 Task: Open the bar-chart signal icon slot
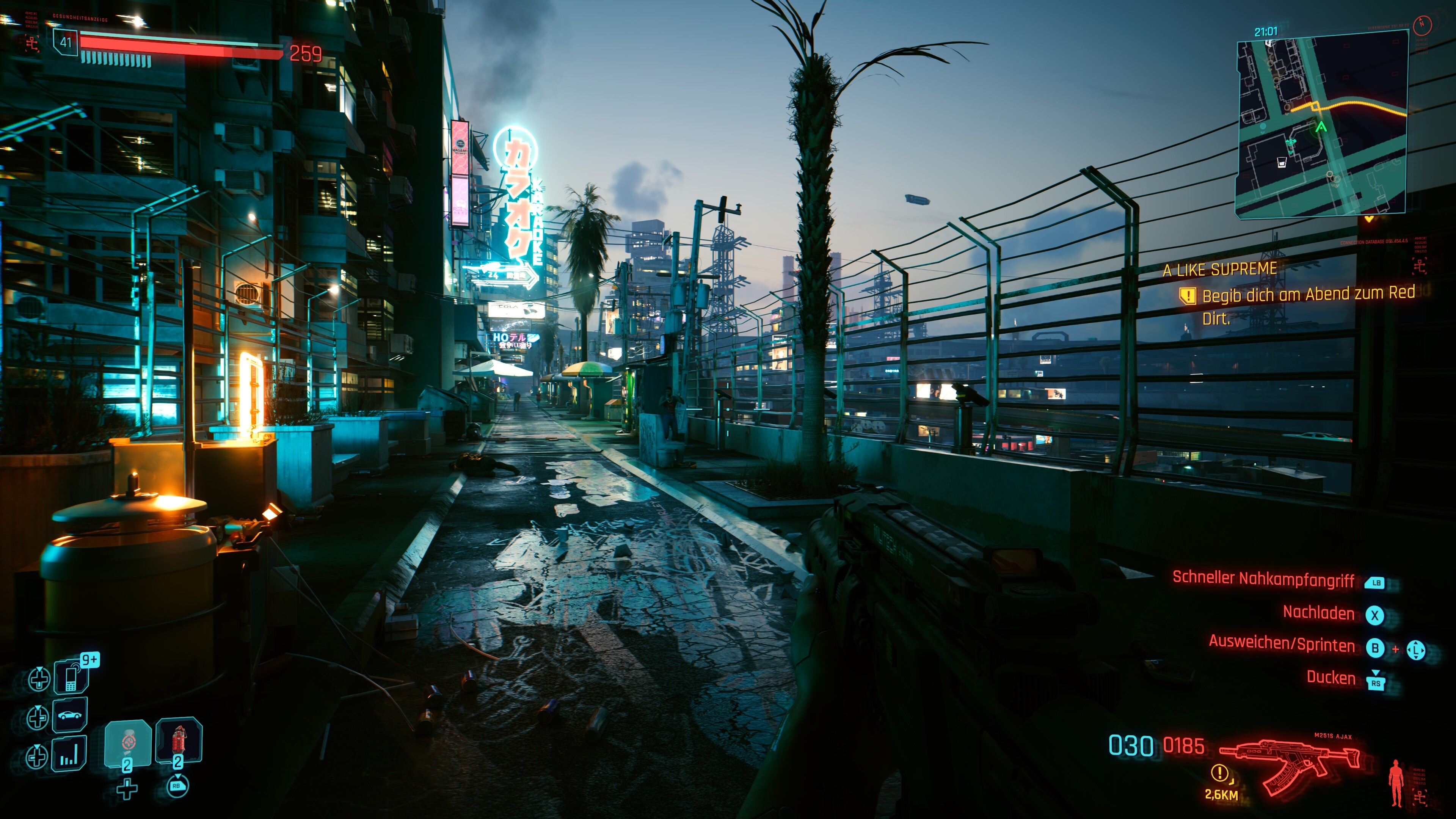[69, 753]
